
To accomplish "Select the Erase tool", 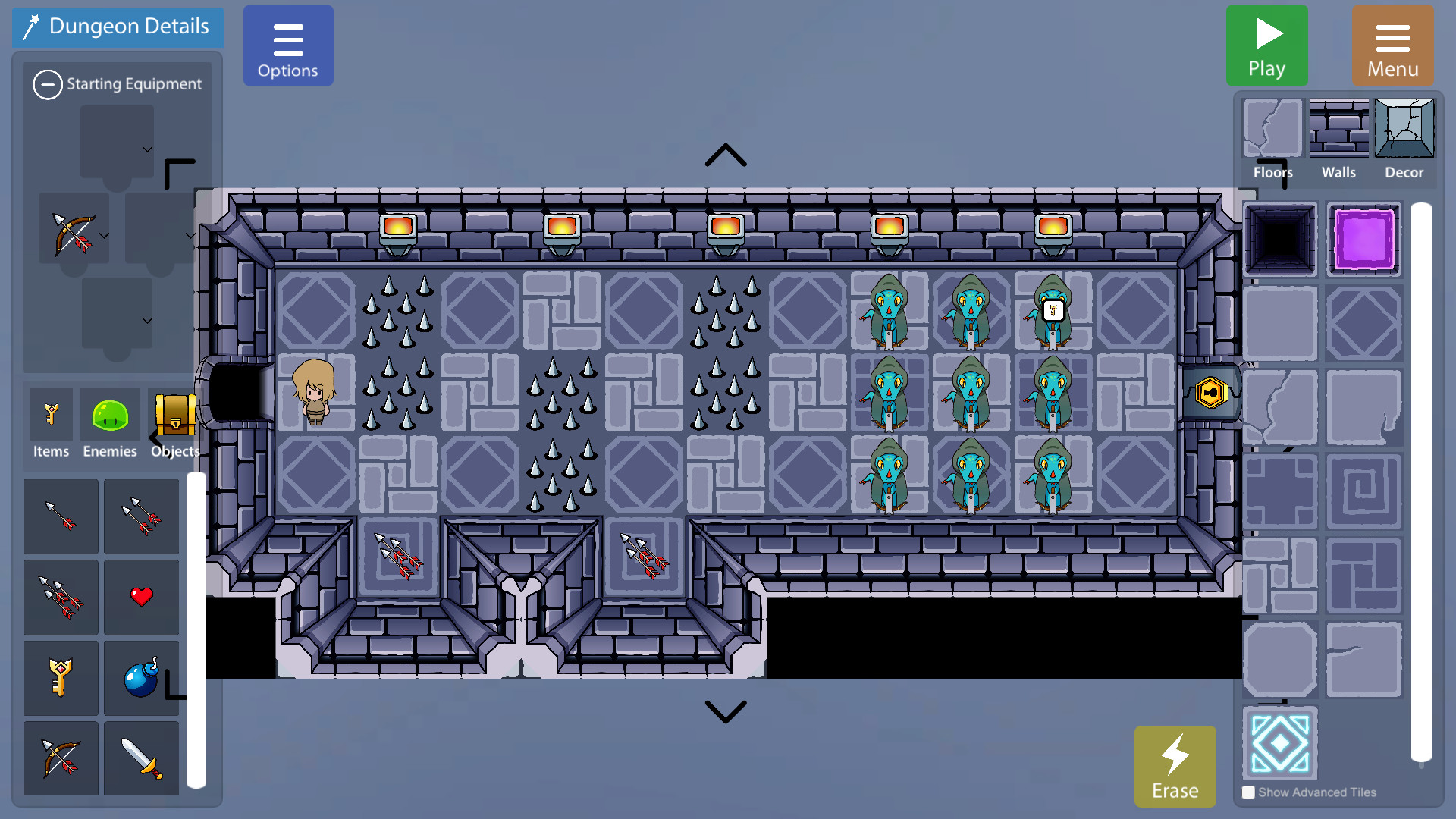I will [x=1175, y=766].
